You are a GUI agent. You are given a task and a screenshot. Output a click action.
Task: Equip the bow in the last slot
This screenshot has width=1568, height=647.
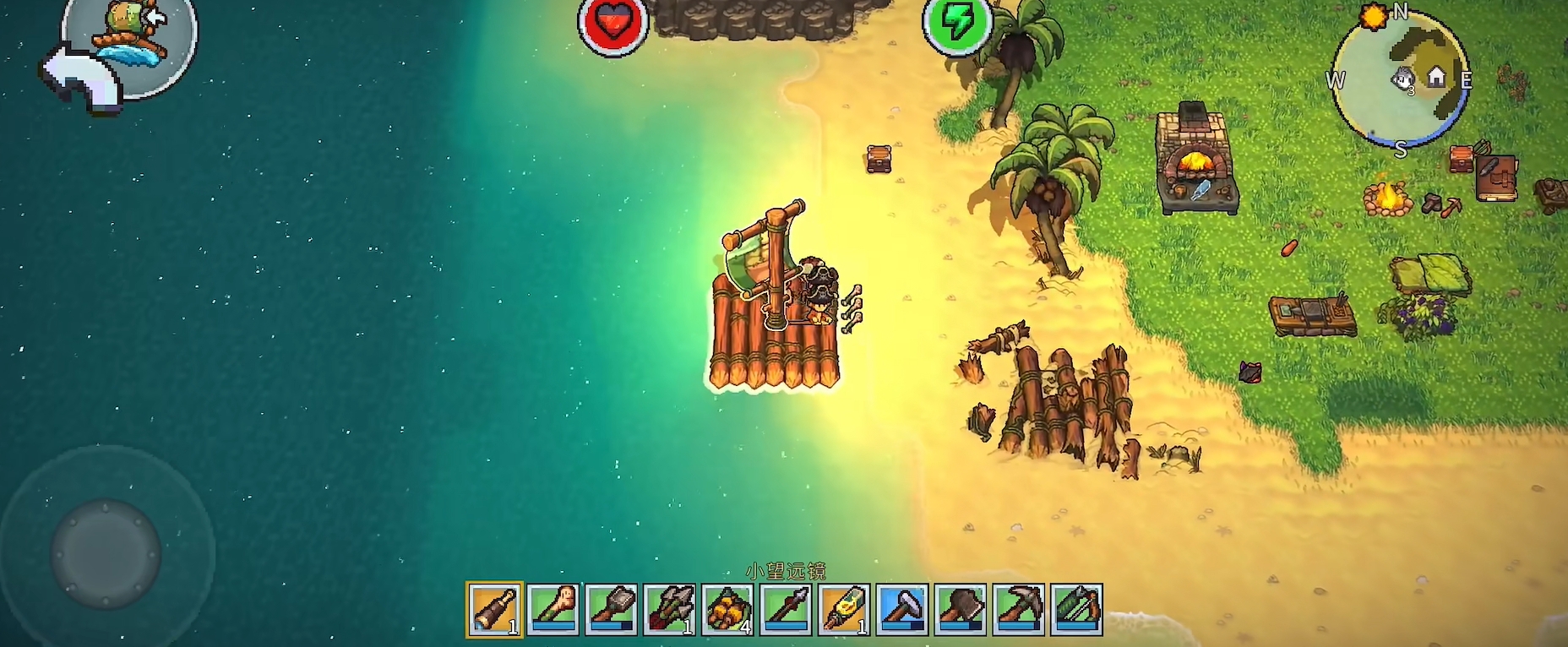pyautogui.click(x=1076, y=609)
